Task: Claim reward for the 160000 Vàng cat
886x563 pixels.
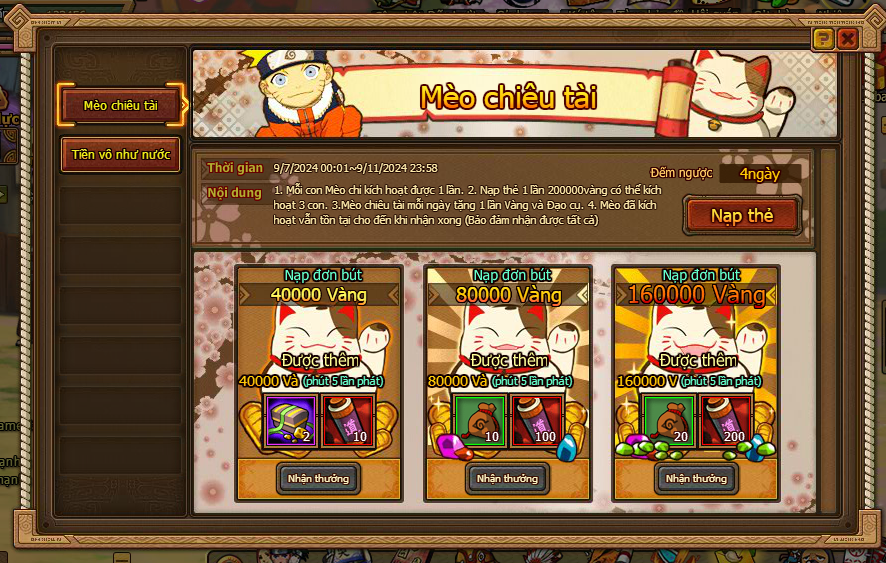Action: coord(697,478)
